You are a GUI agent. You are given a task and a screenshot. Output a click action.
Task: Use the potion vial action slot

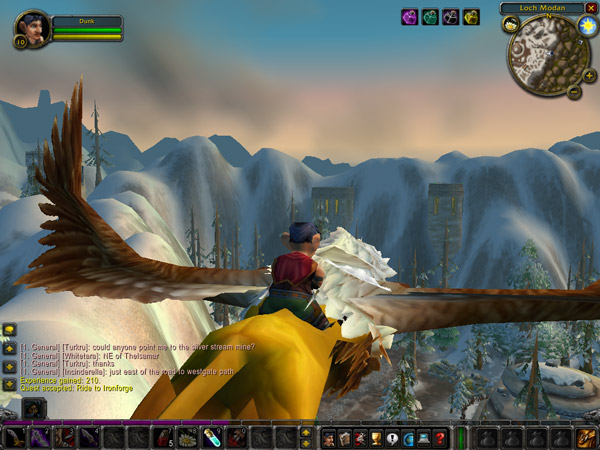click(x=211, y=437)
